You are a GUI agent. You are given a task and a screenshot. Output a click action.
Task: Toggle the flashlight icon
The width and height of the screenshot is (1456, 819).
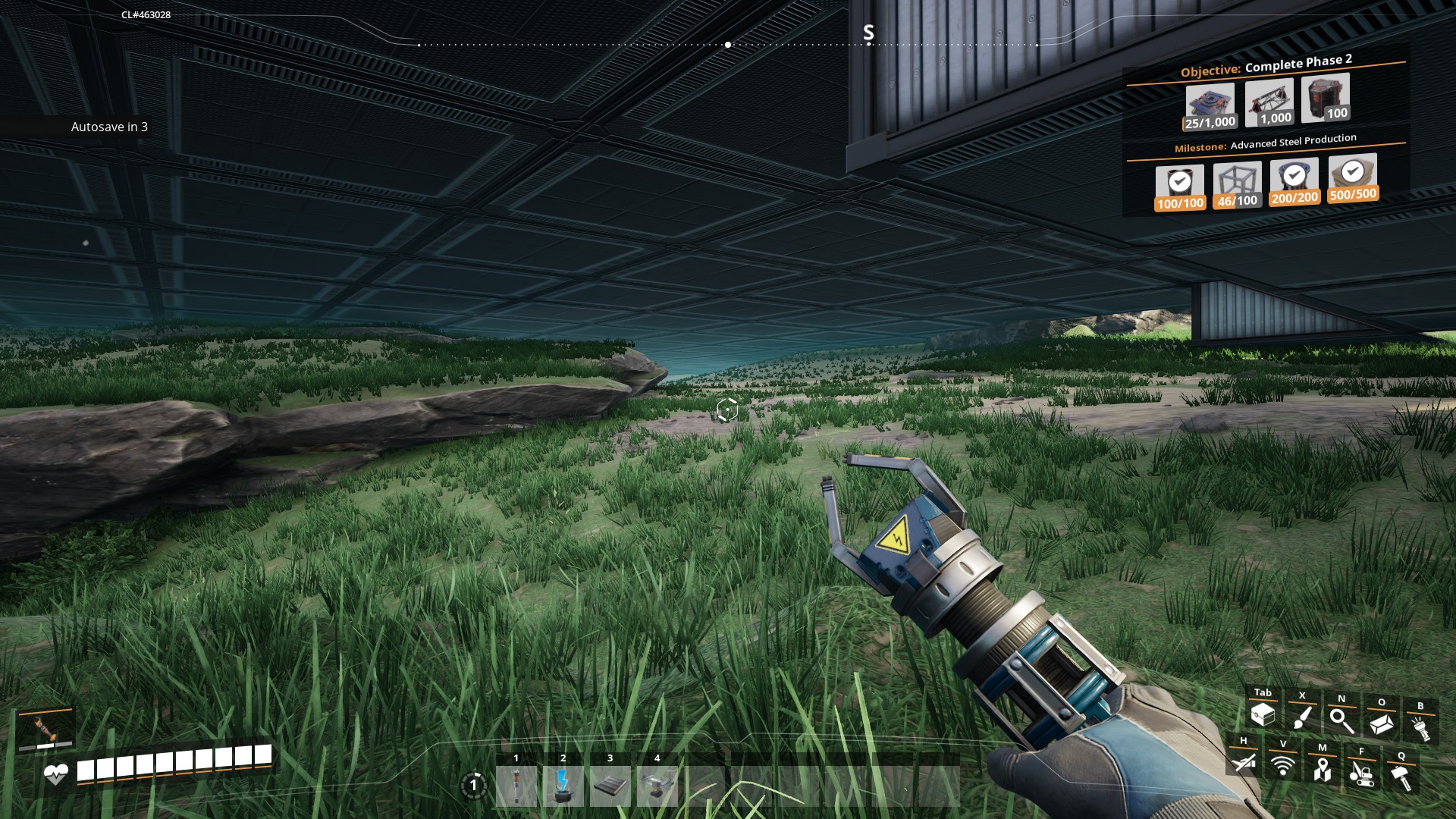pos(1420,726)
